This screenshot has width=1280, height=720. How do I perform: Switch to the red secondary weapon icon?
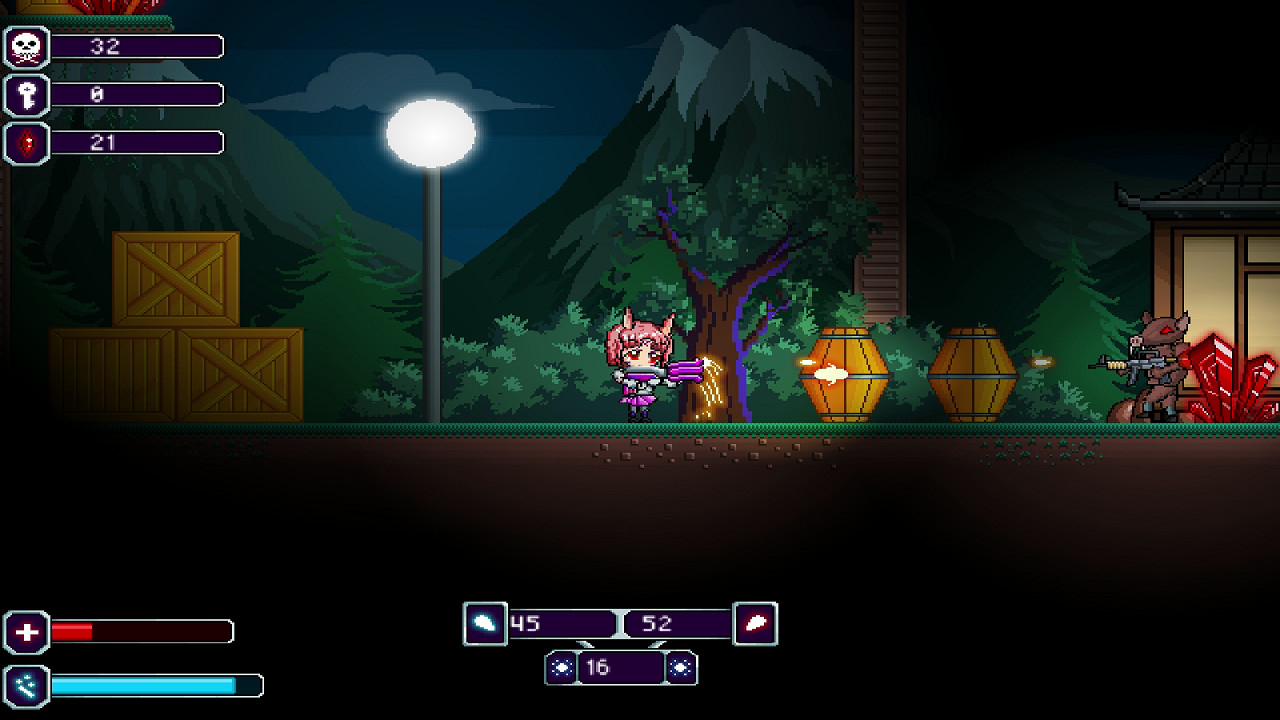pyautogui.click(x=756, y=624)
